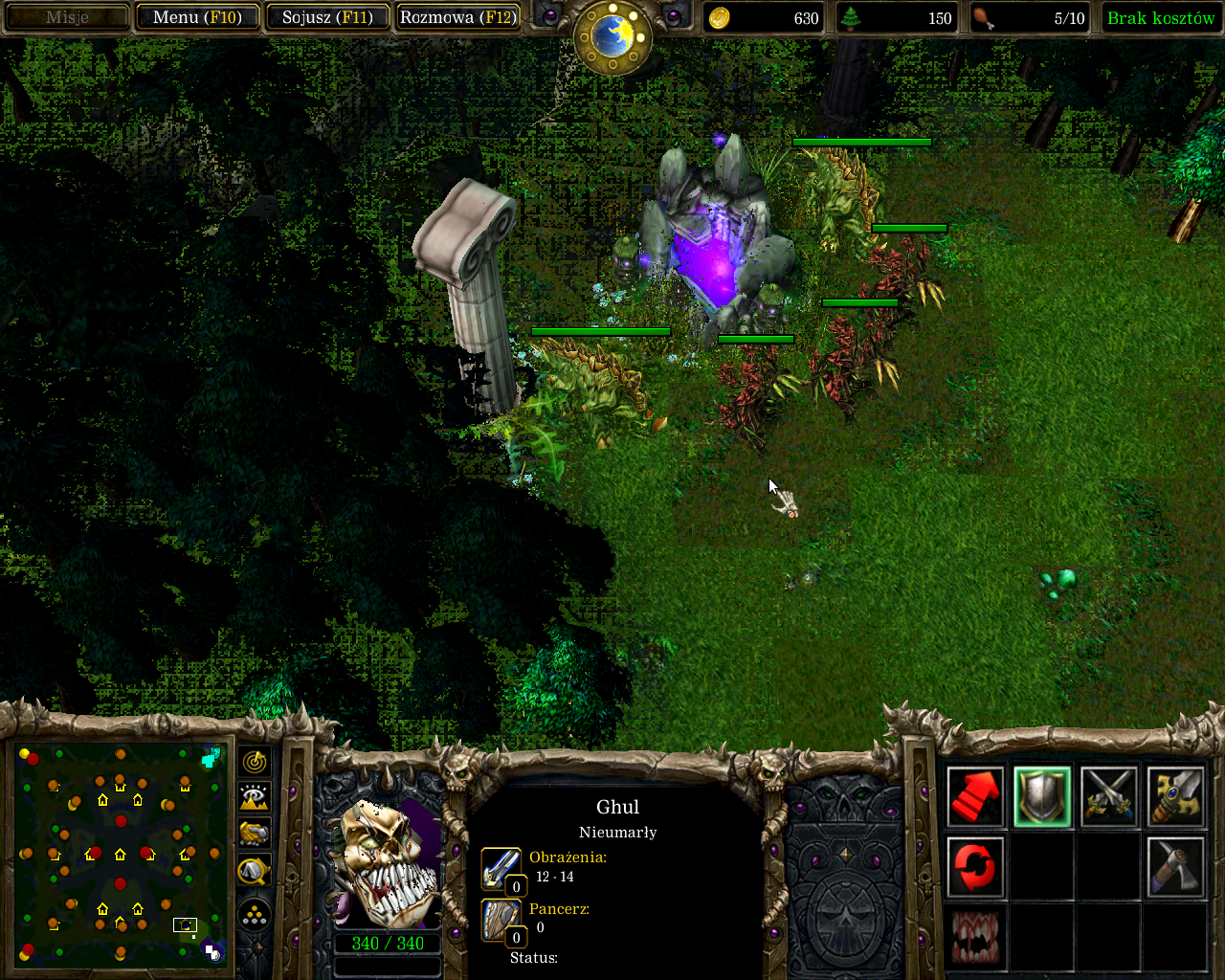
Task: Click the day-night clock indicator
Action: (x=612, y=36)
